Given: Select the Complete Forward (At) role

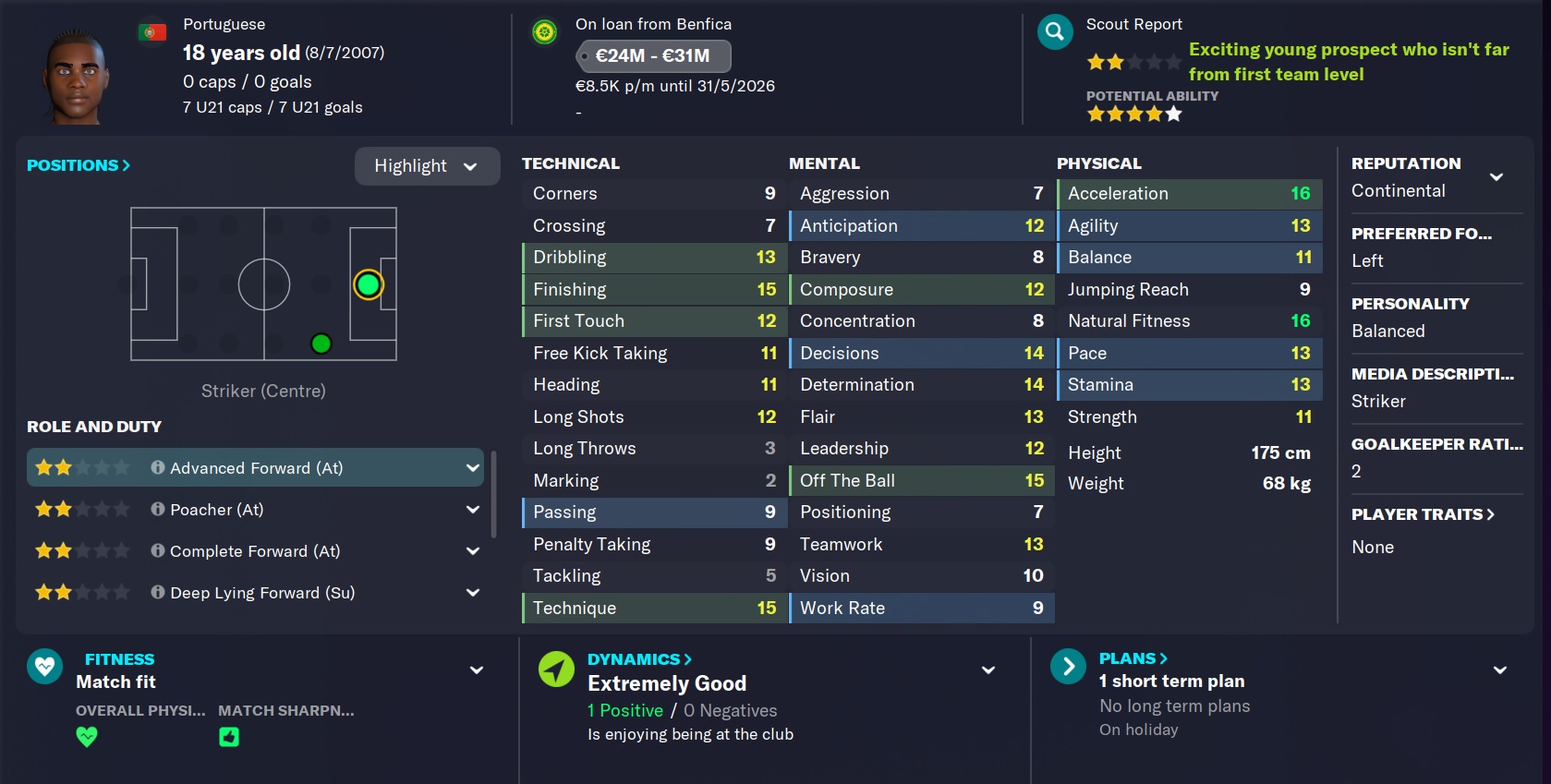Looking at the screenshot, I should pos(254,551).
